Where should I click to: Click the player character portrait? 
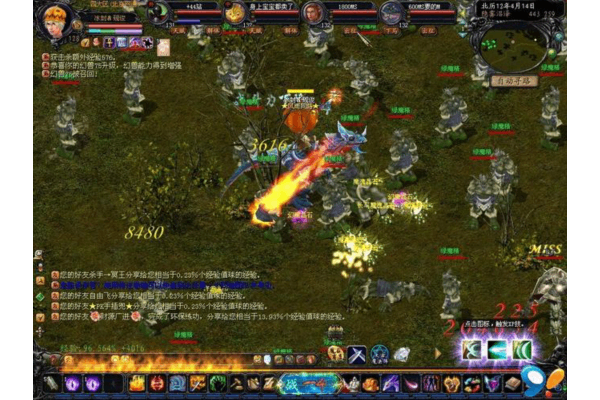(x=57, y=20)
